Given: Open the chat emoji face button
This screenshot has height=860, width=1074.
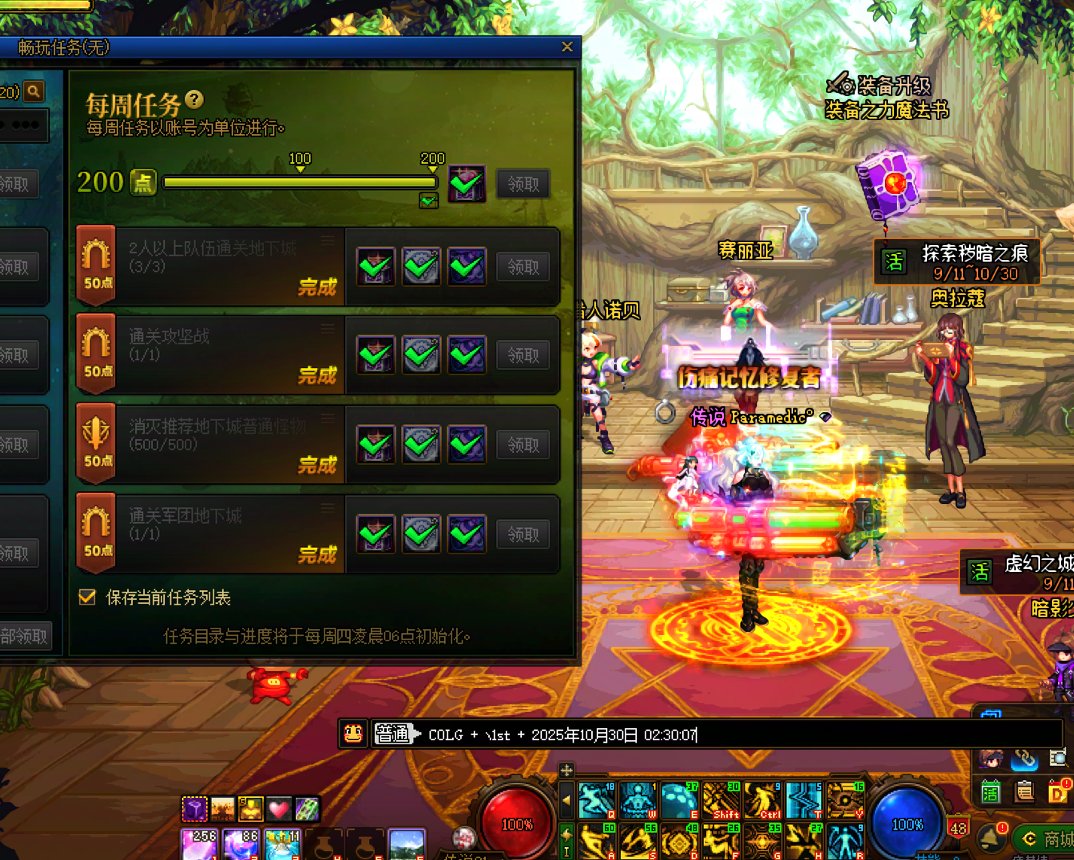Looking at the screenshot, I should tap(352, 734).
